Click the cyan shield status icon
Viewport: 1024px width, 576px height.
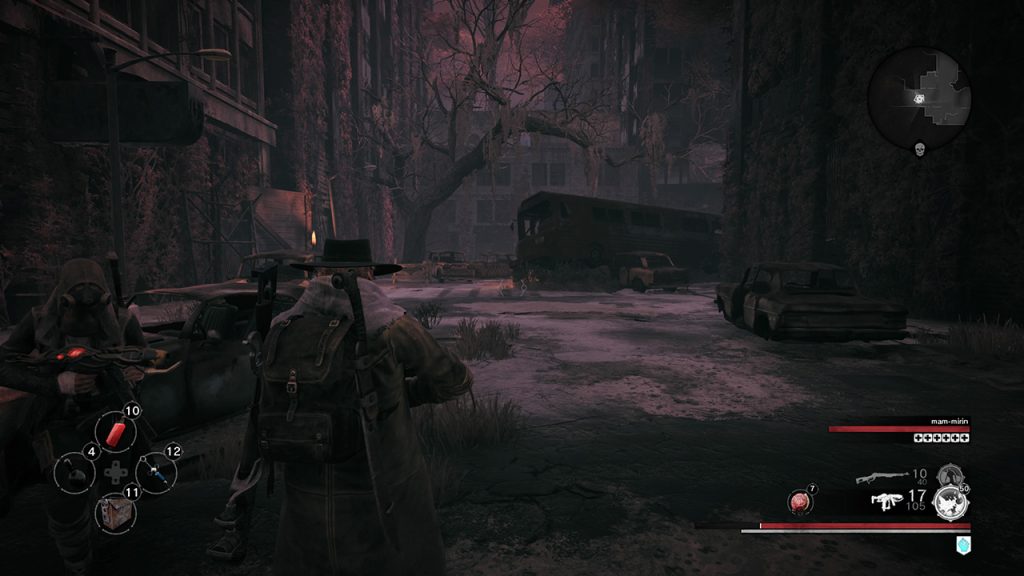coord(963,545)
